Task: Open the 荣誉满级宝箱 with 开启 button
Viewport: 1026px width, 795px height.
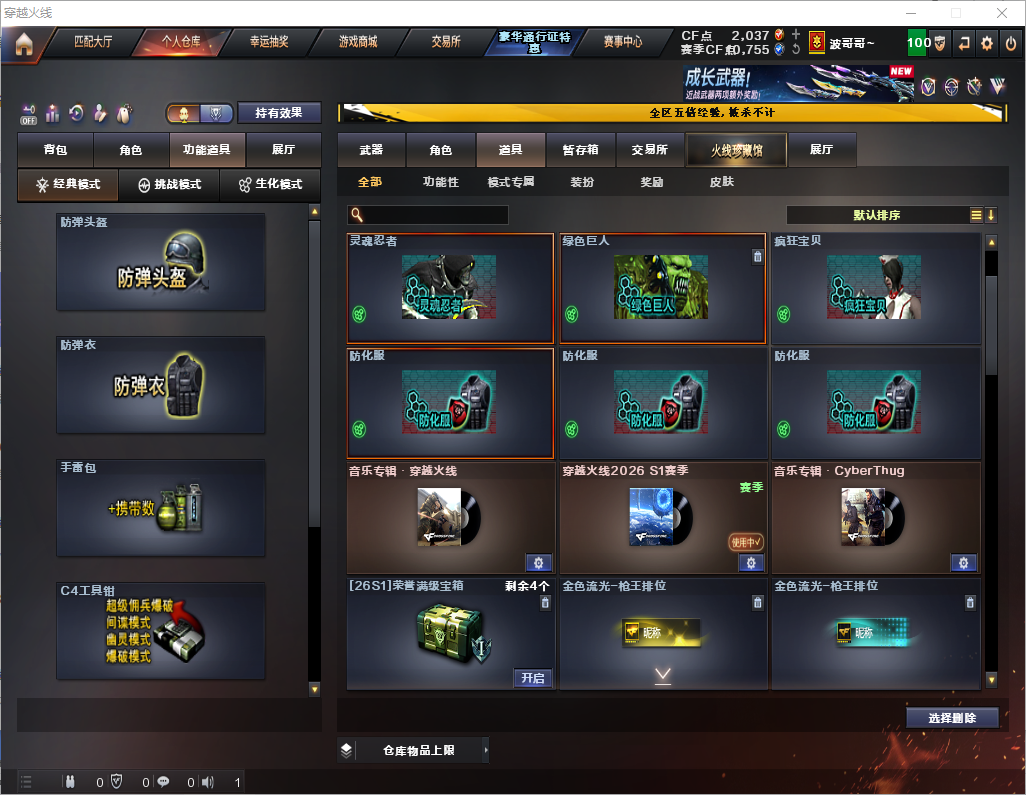Action: [x=533, y=678]
